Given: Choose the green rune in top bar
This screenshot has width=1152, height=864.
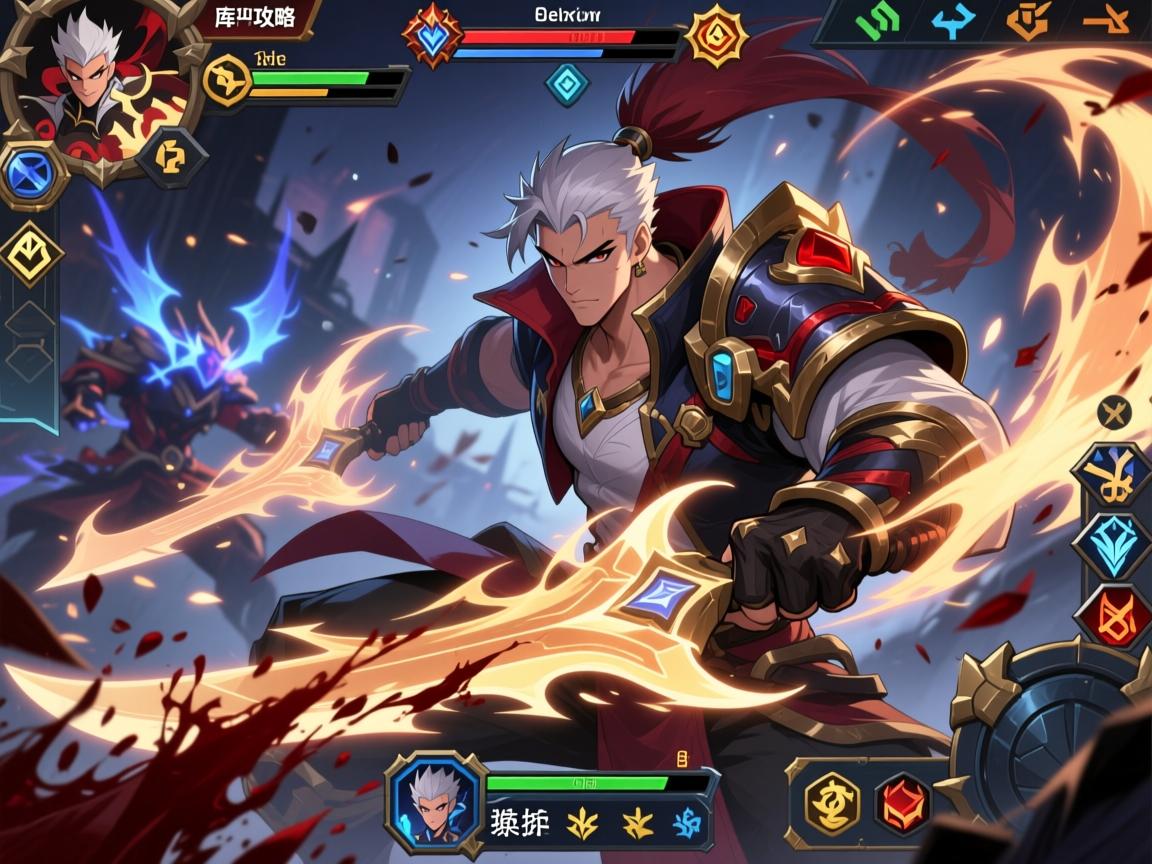Looking at the screenshot, I should pos(879,21).
